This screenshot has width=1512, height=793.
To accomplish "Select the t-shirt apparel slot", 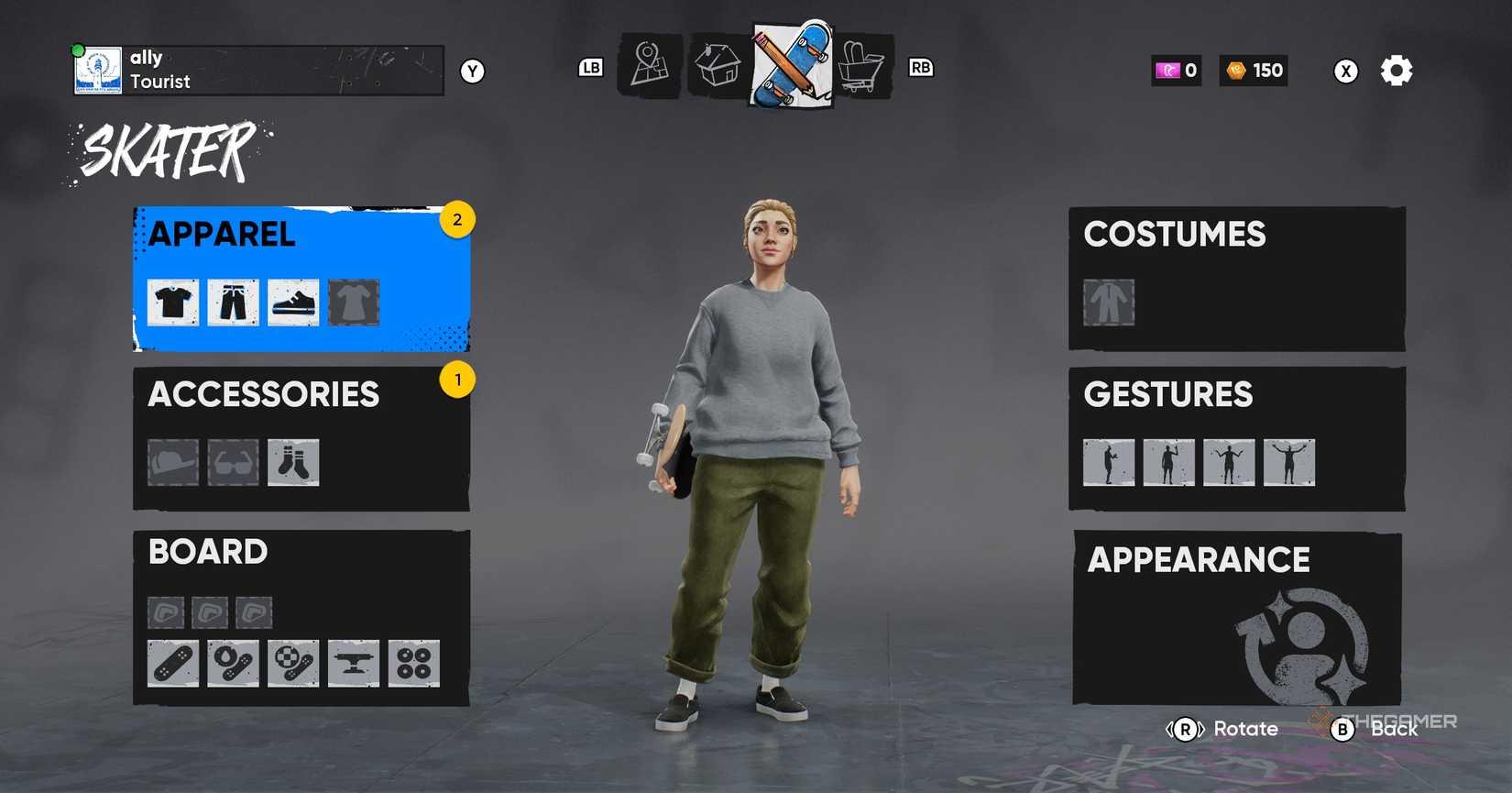I will 173,303.
